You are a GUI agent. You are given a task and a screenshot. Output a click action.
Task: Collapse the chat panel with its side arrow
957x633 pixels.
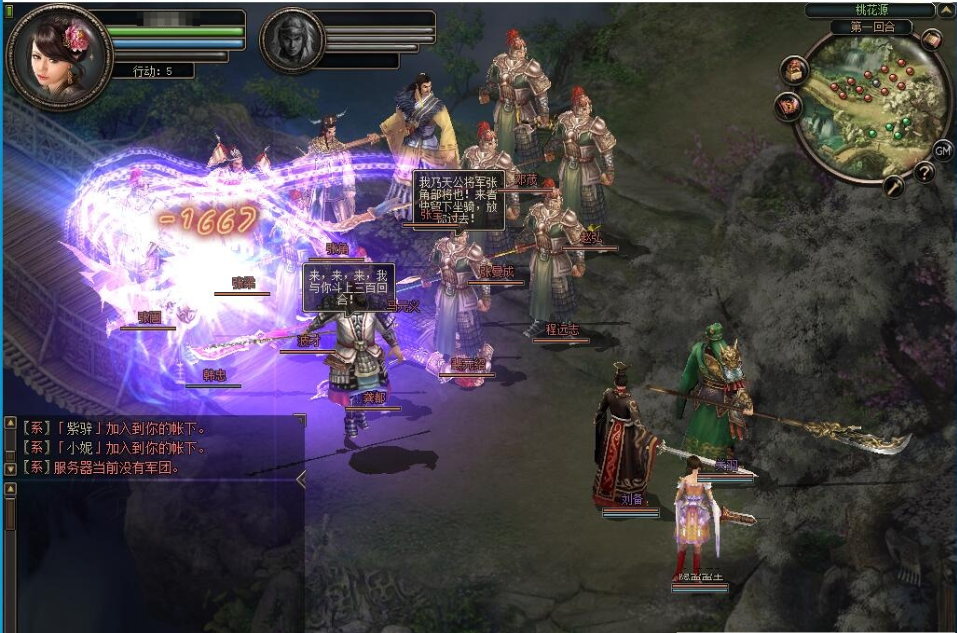(301, 480)
